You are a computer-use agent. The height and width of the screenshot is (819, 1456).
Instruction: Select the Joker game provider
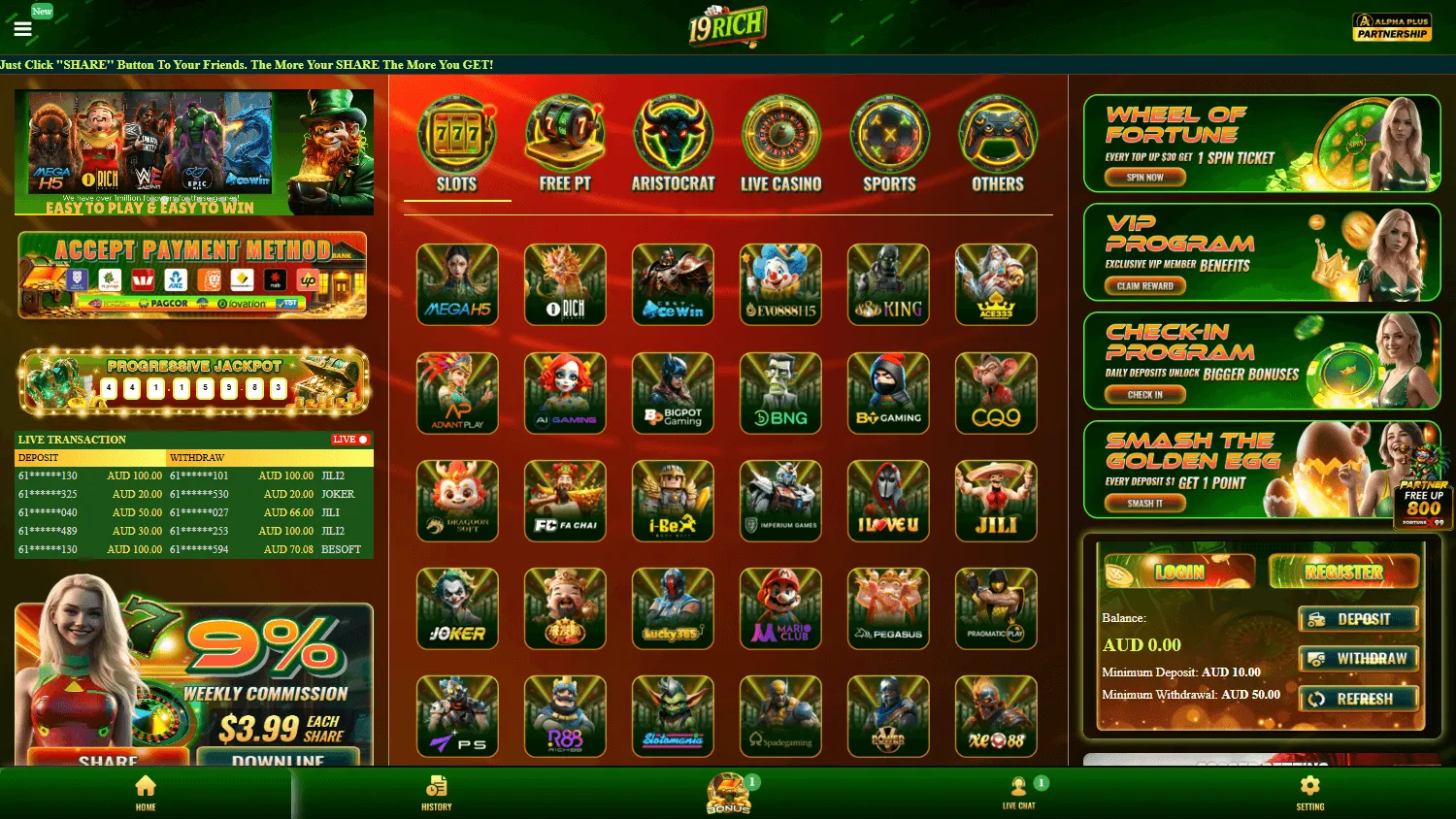tap(457, 608)
